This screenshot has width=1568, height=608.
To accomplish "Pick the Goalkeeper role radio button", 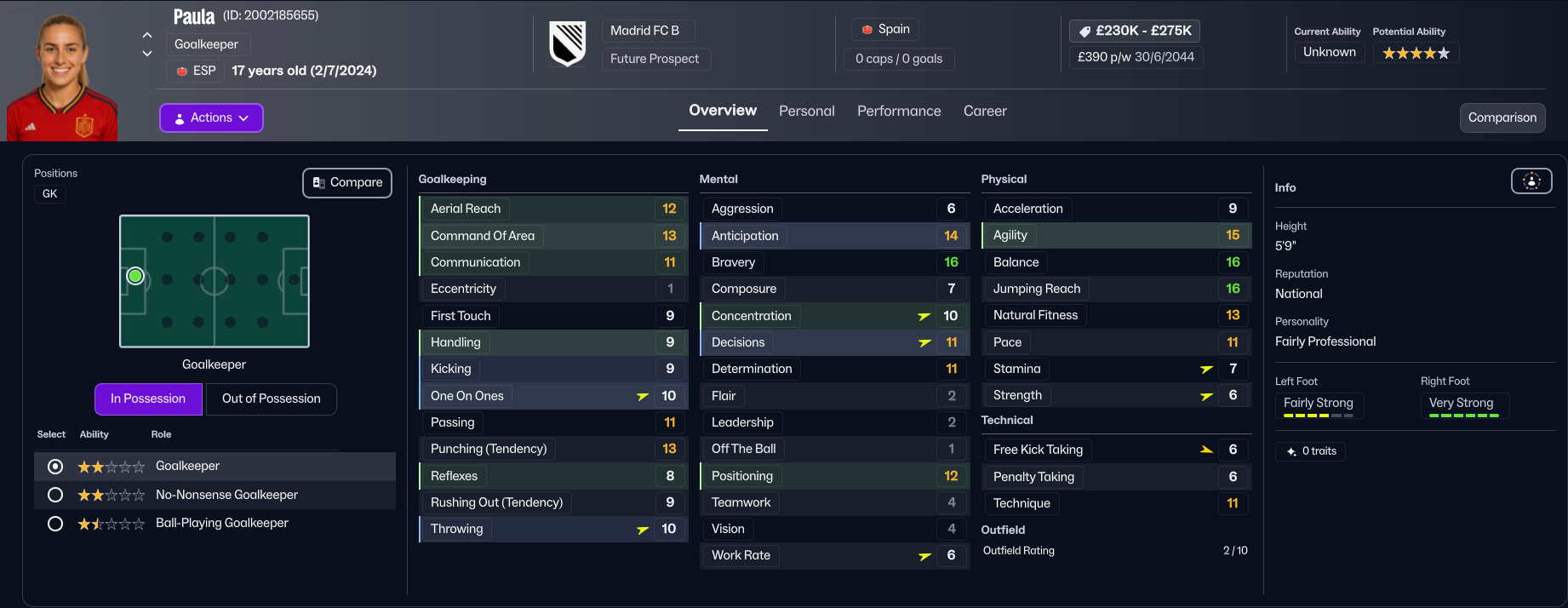I will [x=55, y=467].
